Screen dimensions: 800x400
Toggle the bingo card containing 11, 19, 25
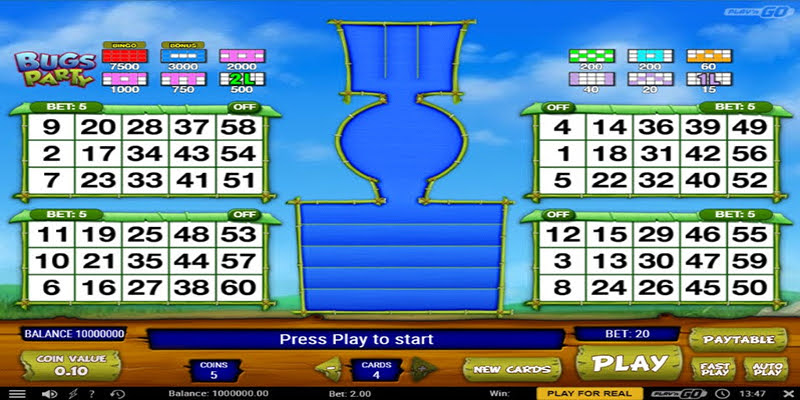[242, 214]
